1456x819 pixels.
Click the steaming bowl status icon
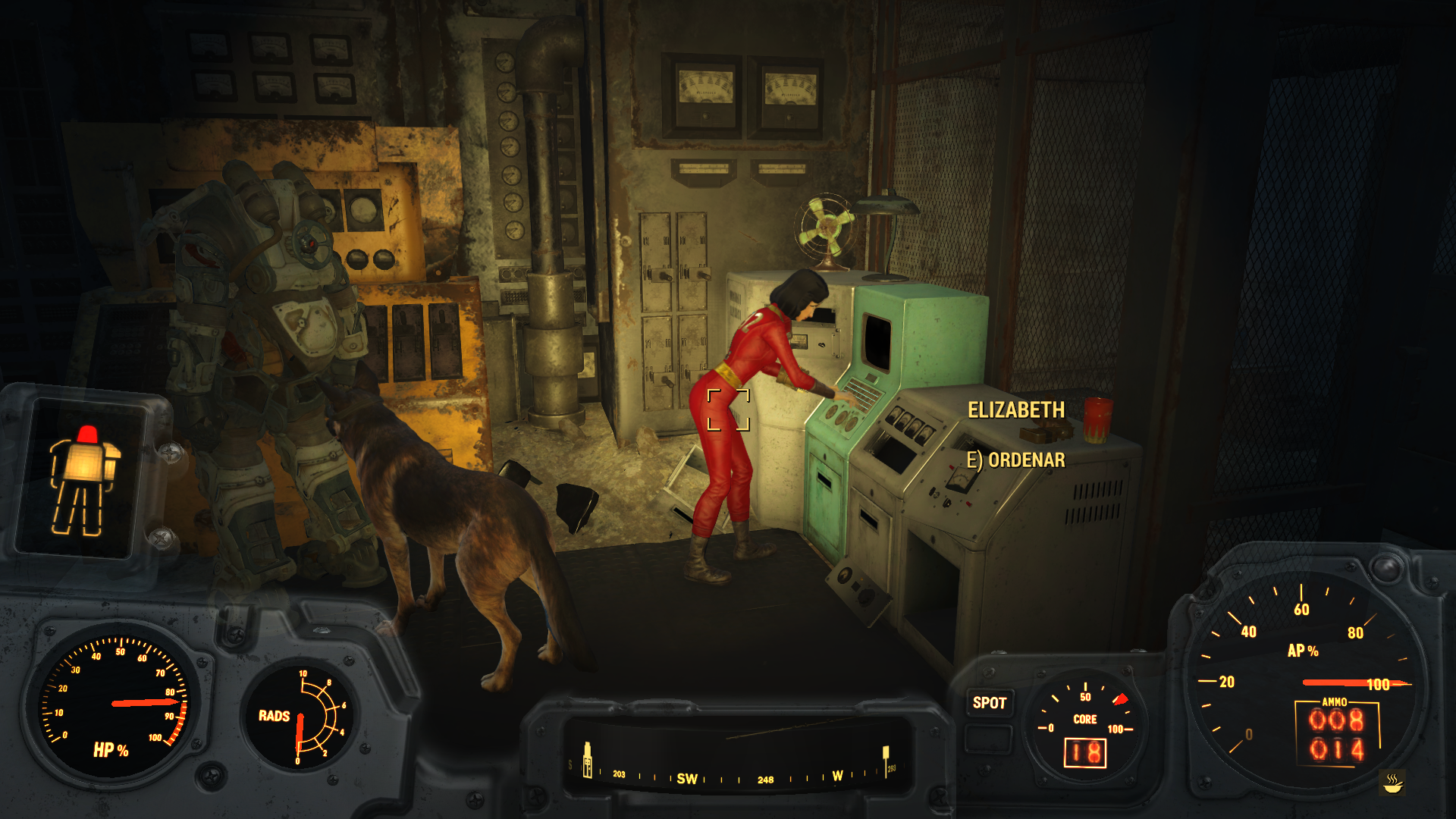click(x=1392, y=782)
